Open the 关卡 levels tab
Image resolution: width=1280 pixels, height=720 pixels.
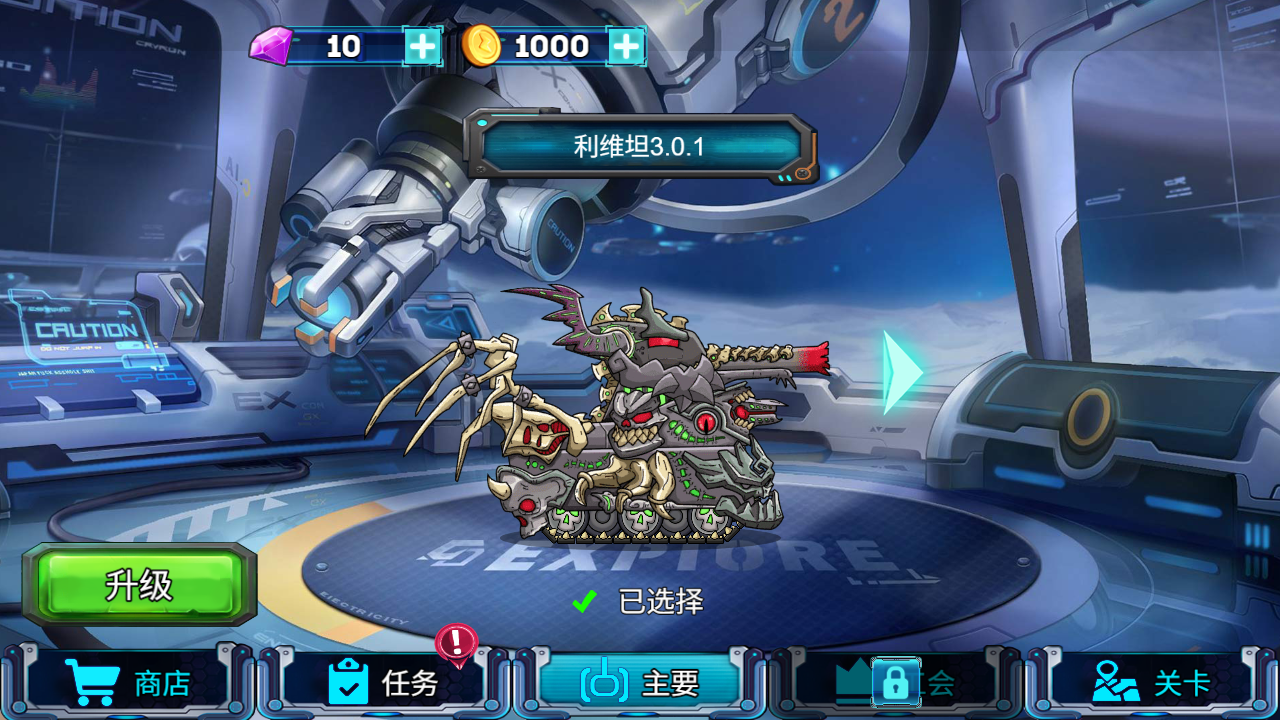pos(1152,683)
